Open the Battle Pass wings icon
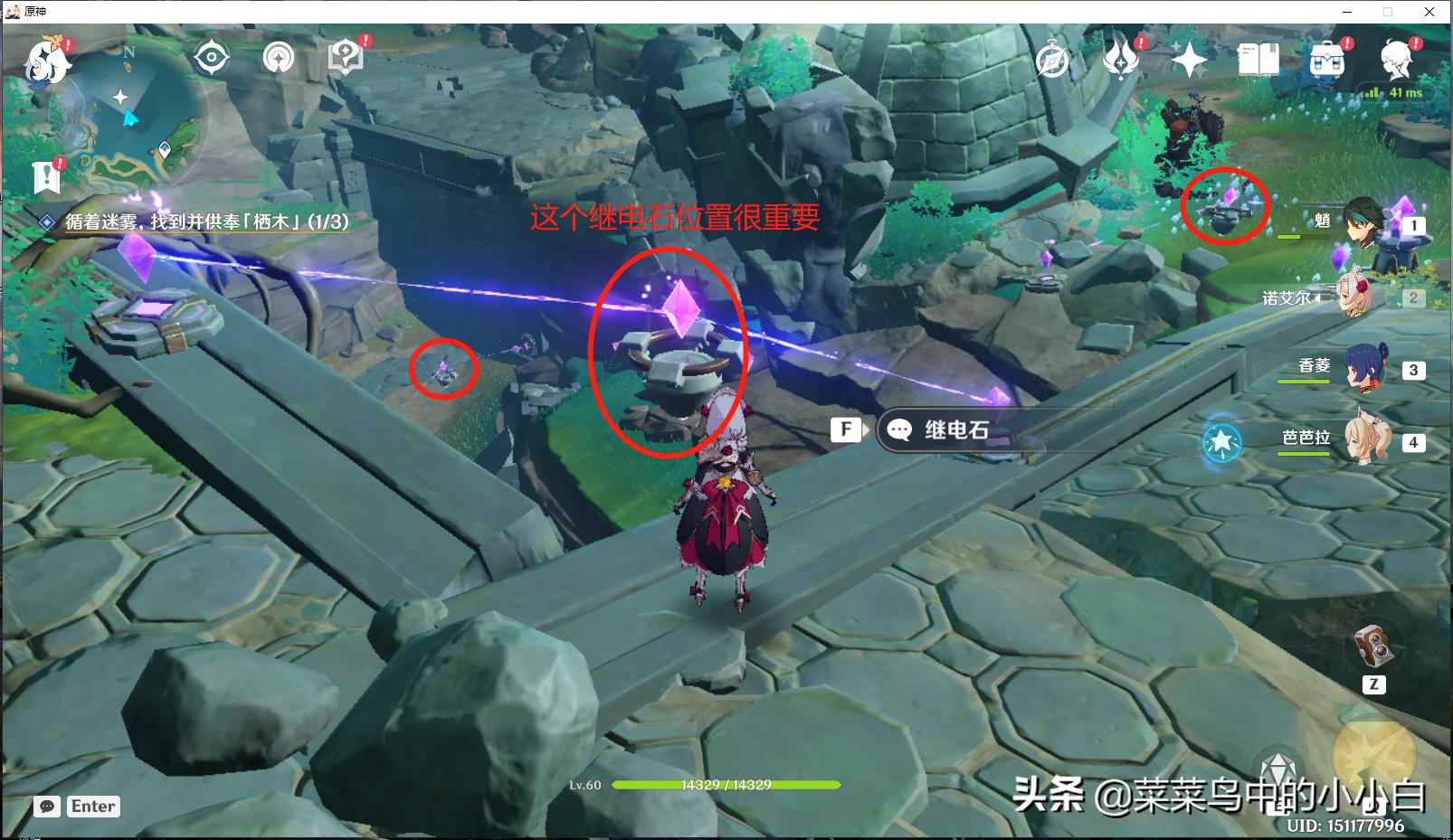This screenshot has width=1453, height=840. tap(1121, 58)
